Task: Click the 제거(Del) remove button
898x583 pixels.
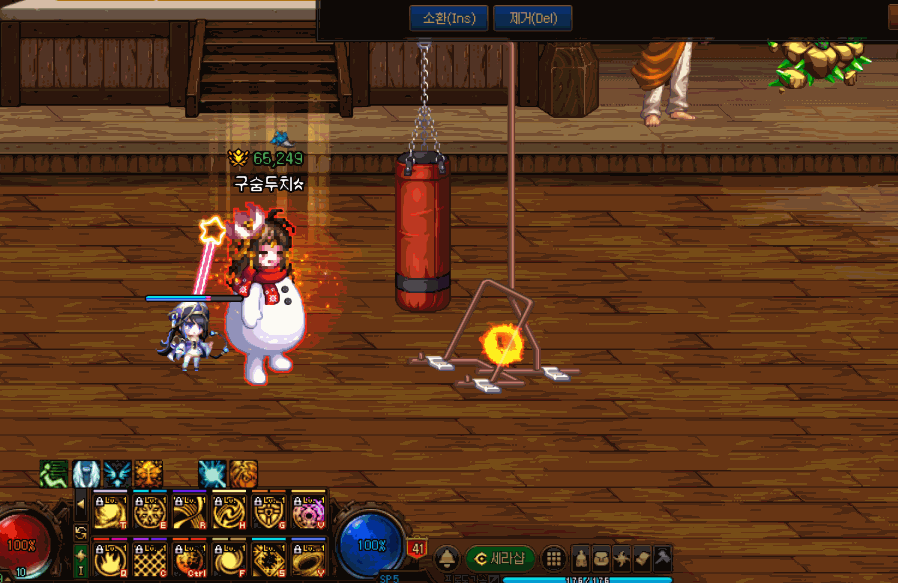Action: [x=533, y=18]
